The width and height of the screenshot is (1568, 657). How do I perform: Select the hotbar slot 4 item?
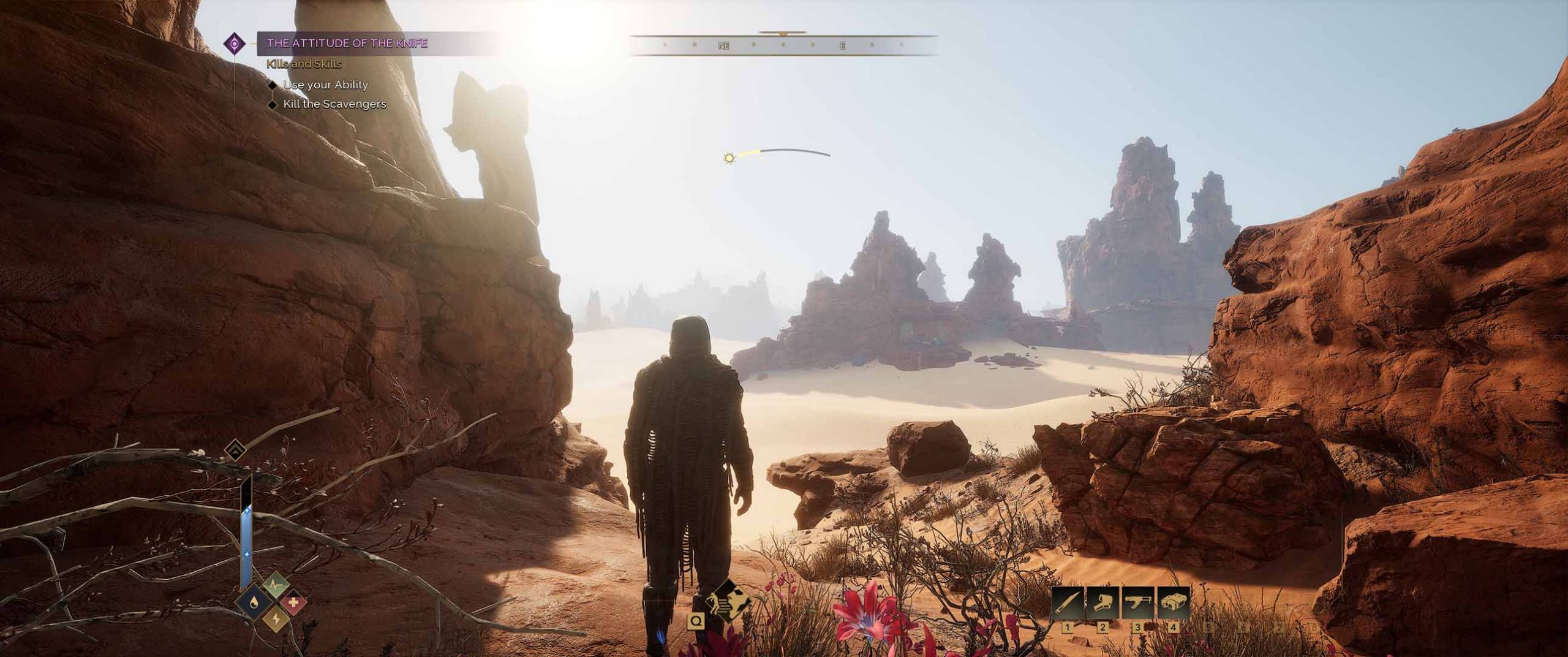coord(1172,604)
